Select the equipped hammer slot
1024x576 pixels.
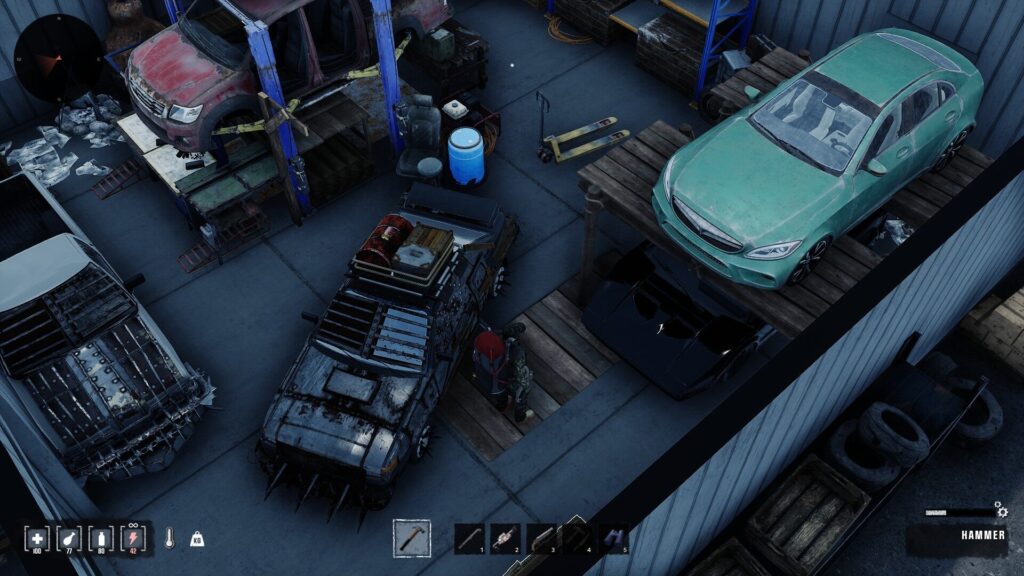tap(412, 538)
